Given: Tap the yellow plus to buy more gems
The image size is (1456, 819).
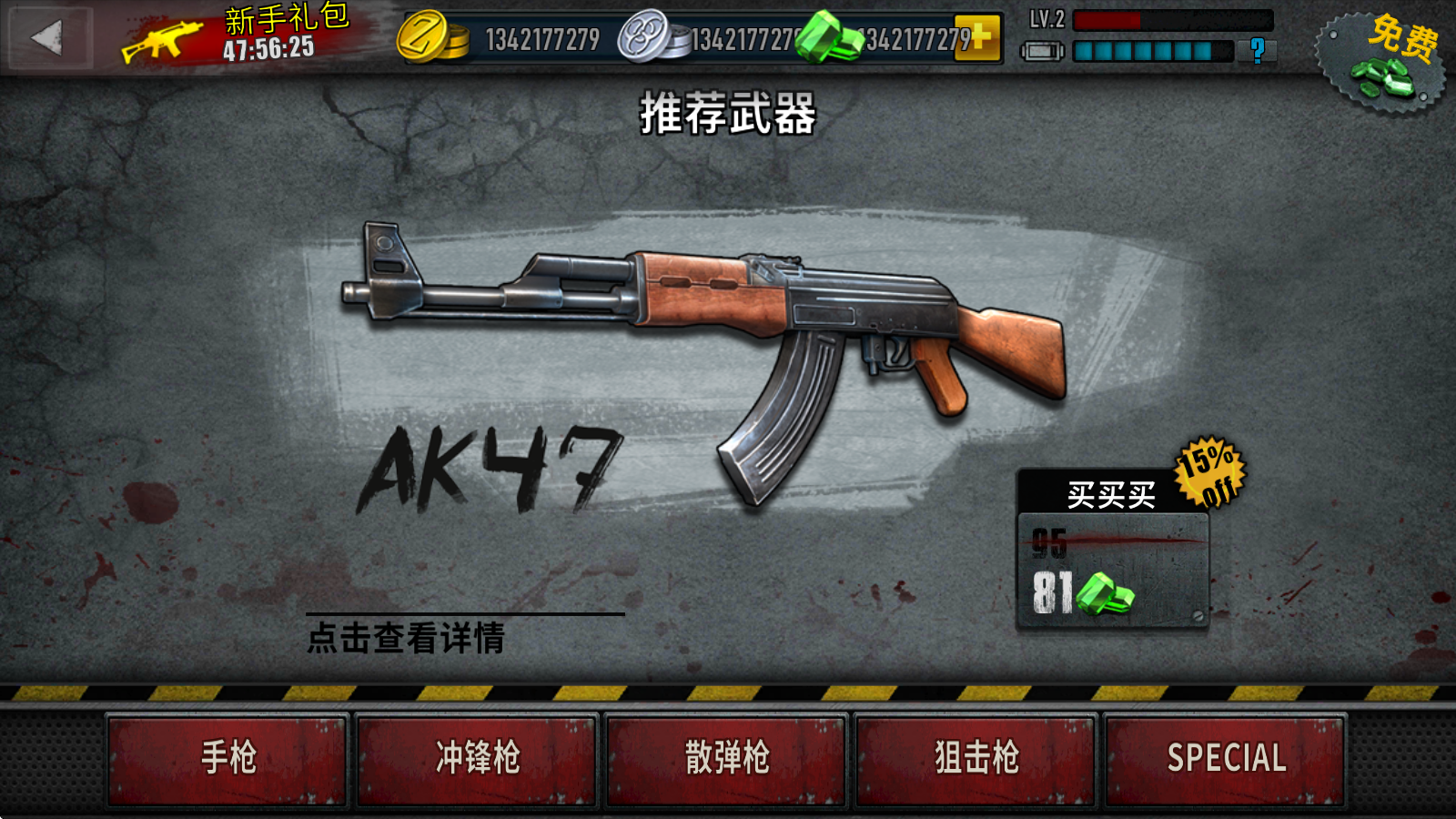Looking at the screenshot, I should [x=980, y=38].
